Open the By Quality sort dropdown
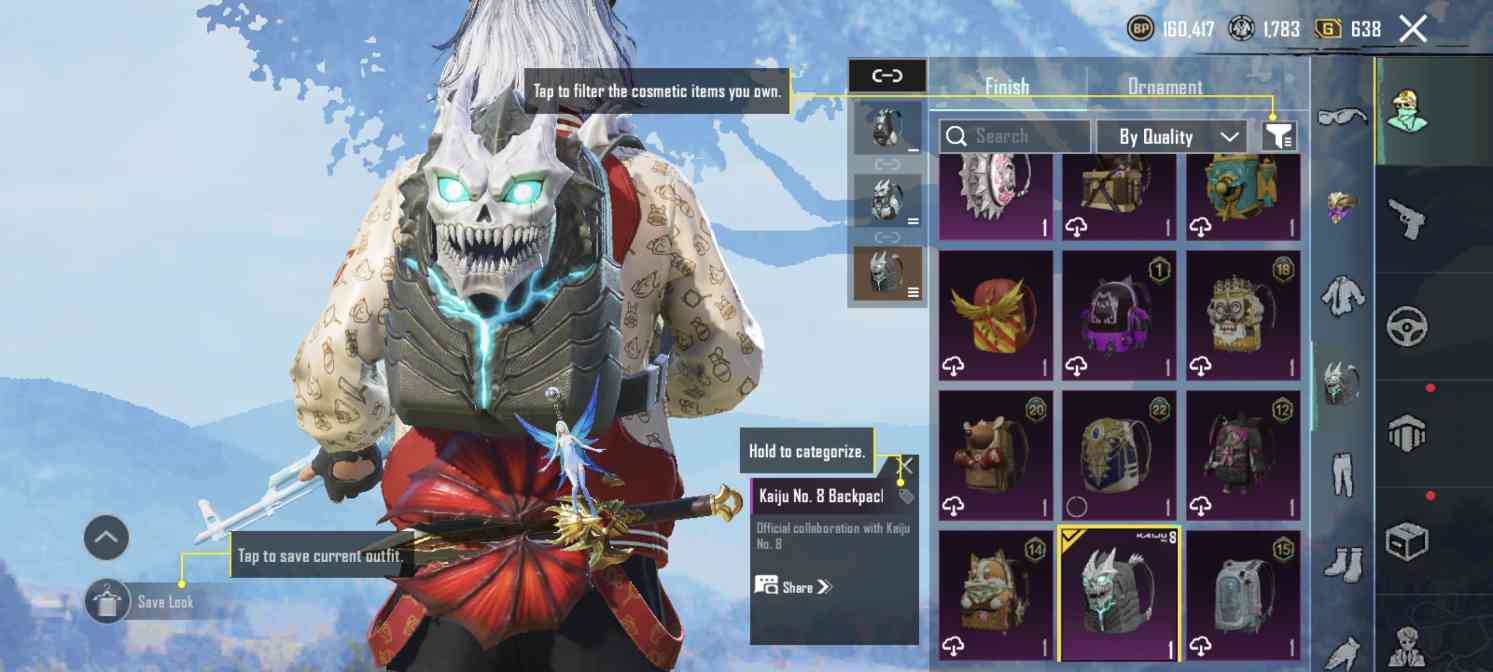Viewport: 1493px width, 672px height. 1171,137
